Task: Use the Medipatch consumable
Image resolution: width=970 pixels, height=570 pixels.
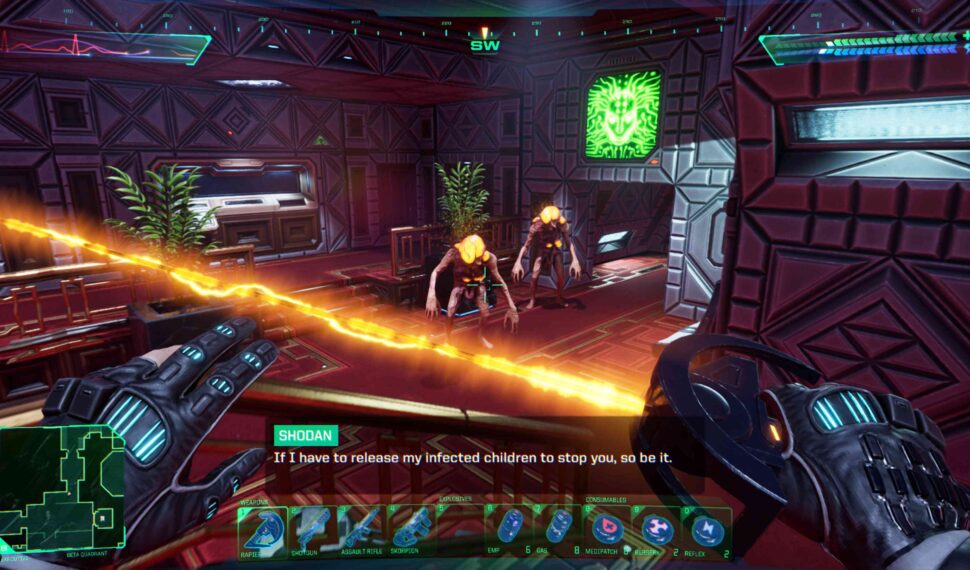Action: coord(608,528)
